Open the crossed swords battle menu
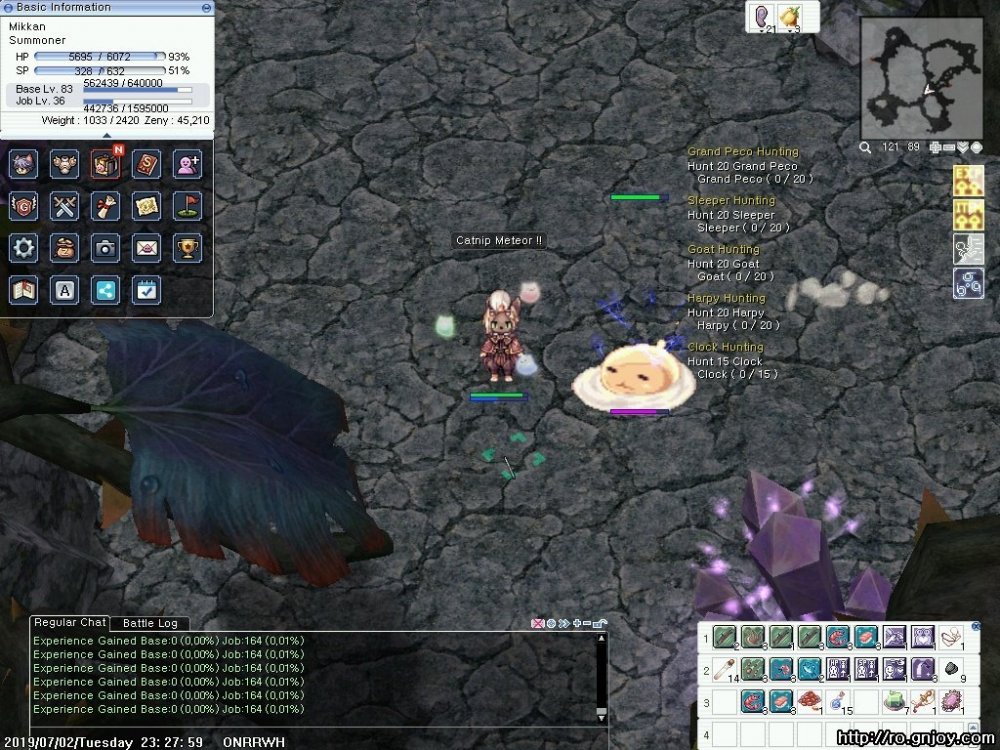1000x750 pixels. (65, 206)
